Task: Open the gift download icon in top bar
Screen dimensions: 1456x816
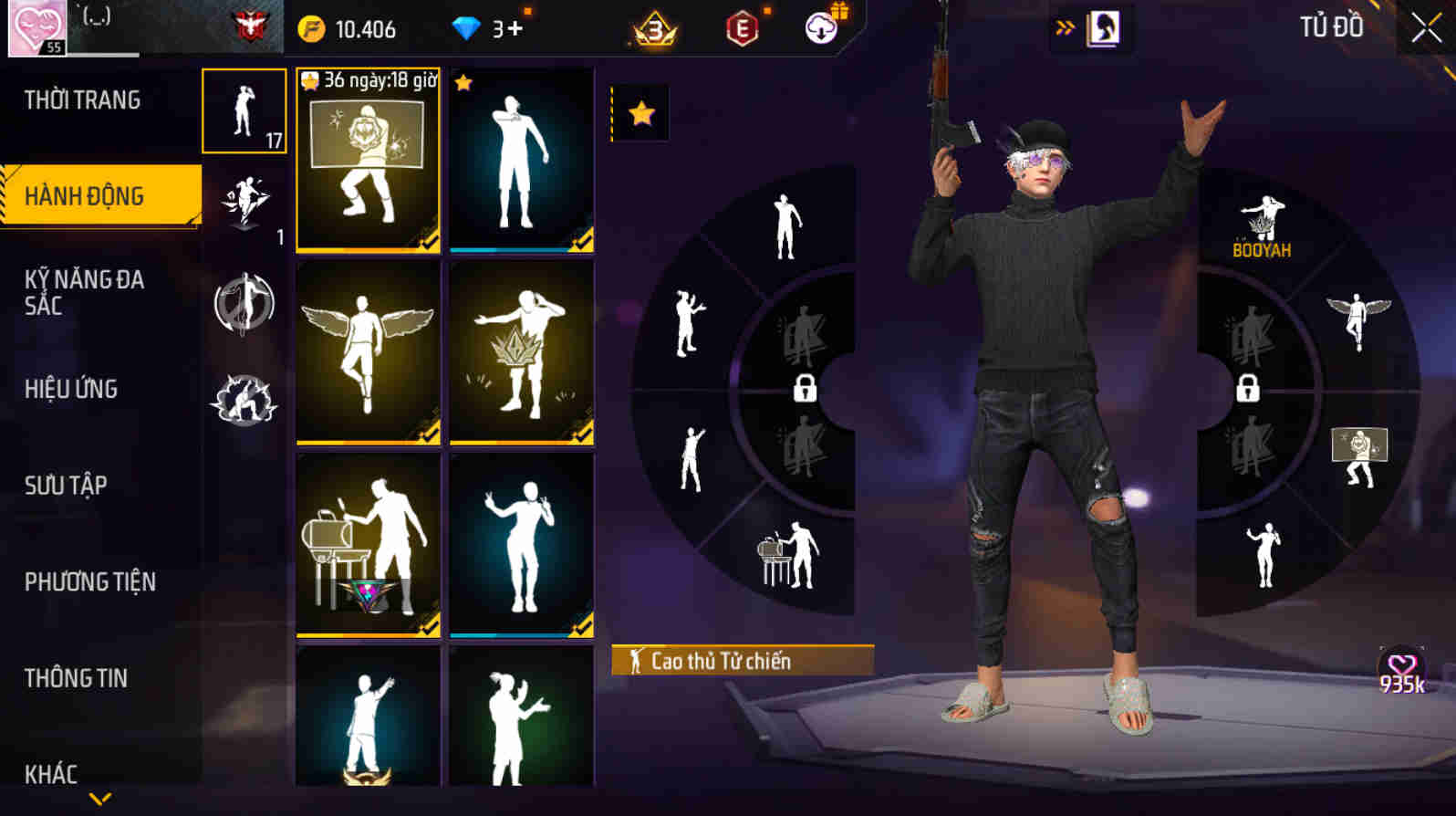Action: tap(820, 27)
